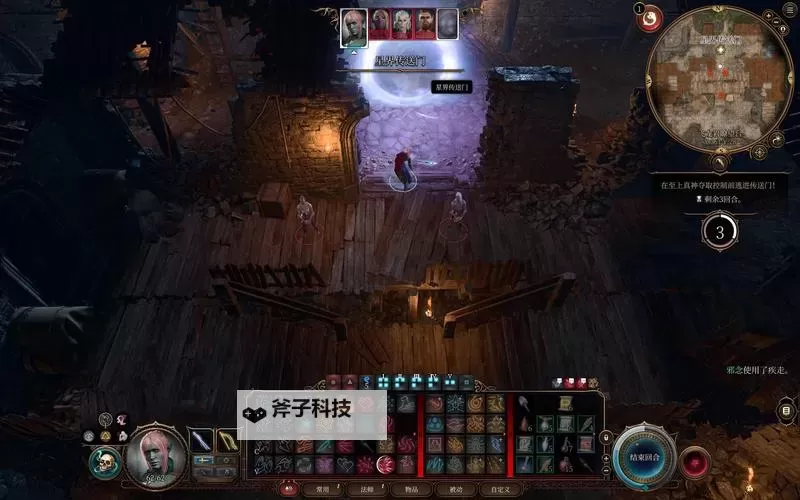Image resolution: width=800 pixels, height=500 pixels.
Task: Select the melee weapon slot near portrait
Action: click(202, 441)
